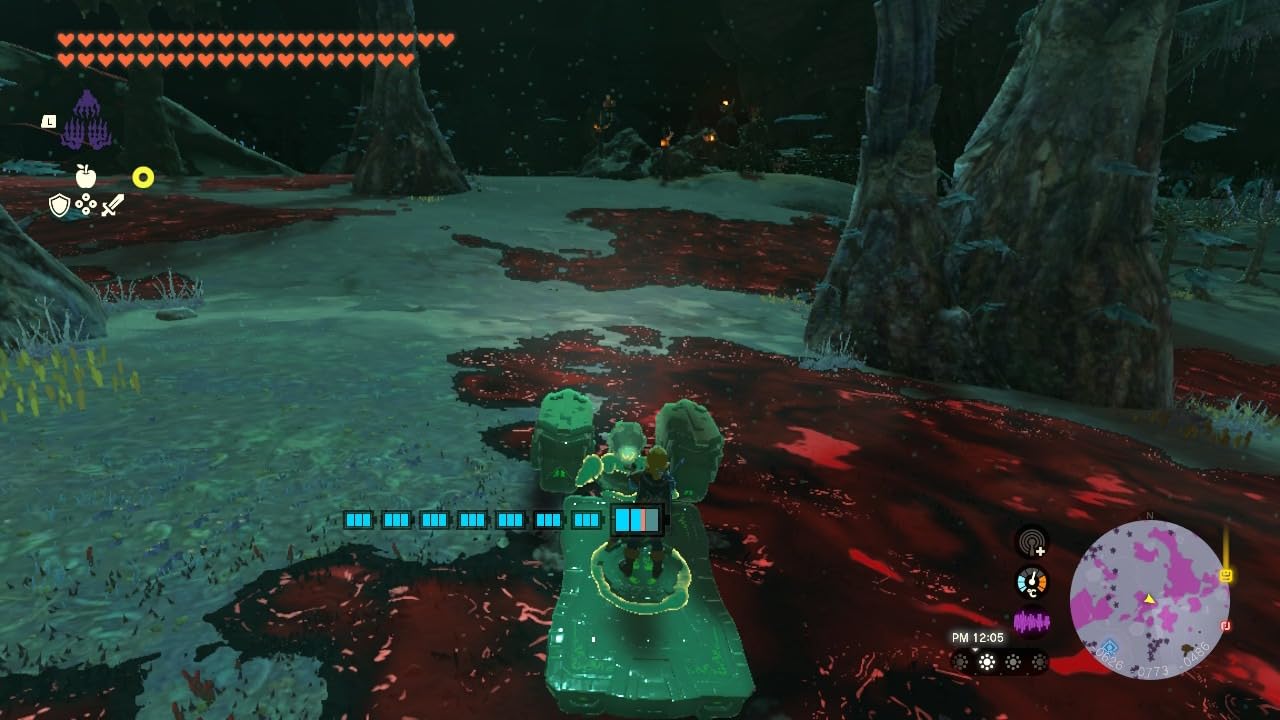
Task: Check the temperature gauge icon
Action: pos(1032,582)
